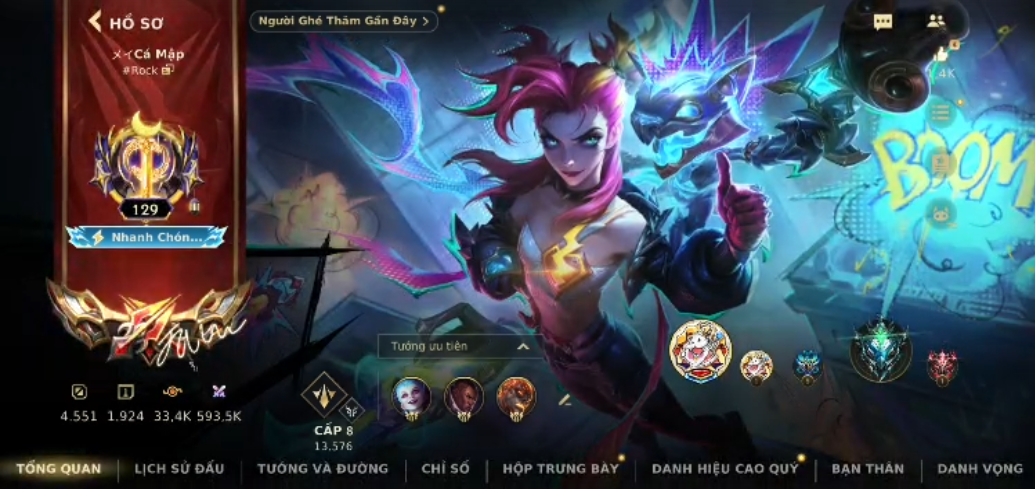Image resolution: width=1035 pixels, height=489 pixels.
Task: Switch to Danh Hiệu Cao Quý tab
Action: pos(725,468)
